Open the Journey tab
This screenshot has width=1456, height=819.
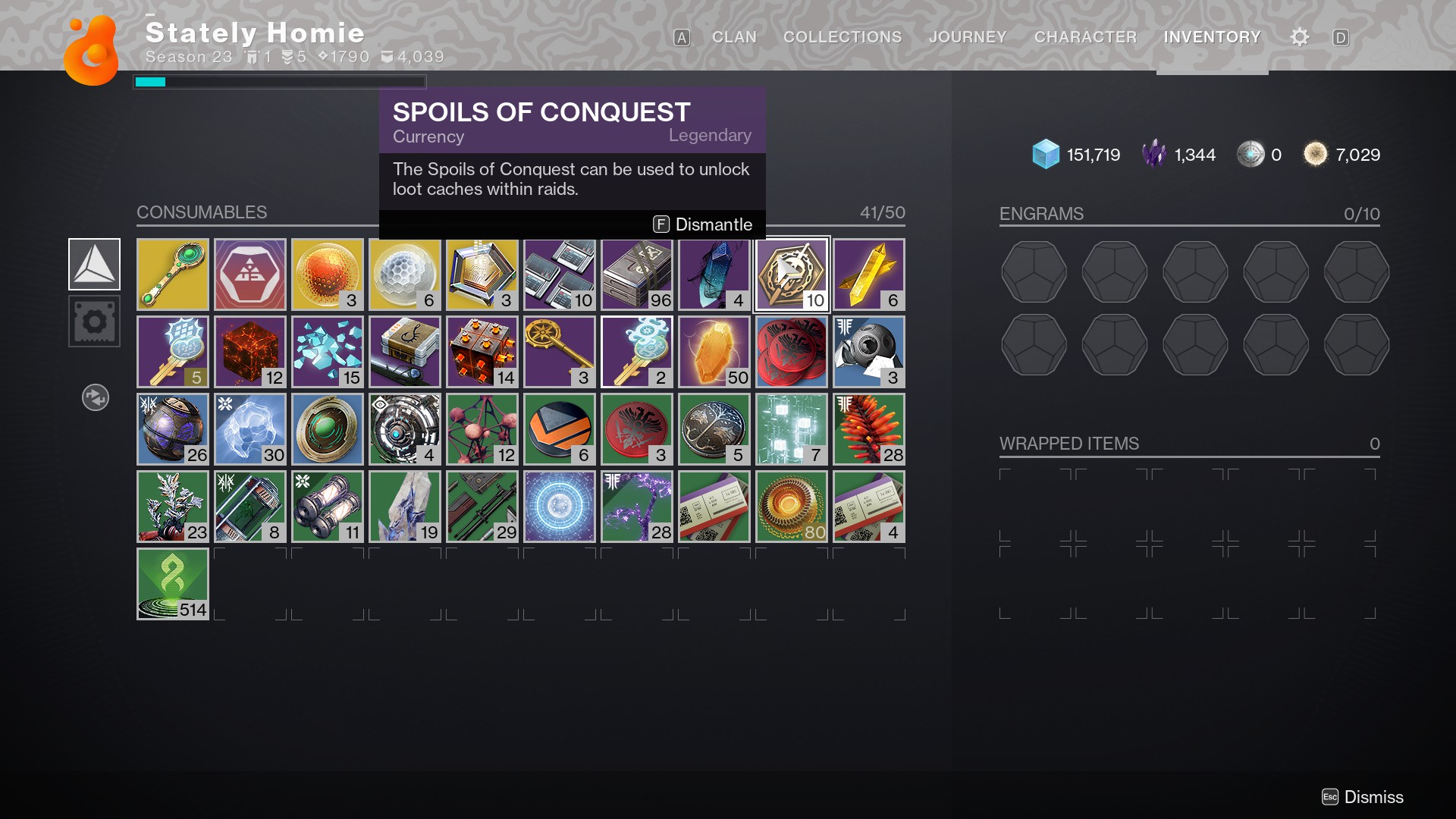967,36
